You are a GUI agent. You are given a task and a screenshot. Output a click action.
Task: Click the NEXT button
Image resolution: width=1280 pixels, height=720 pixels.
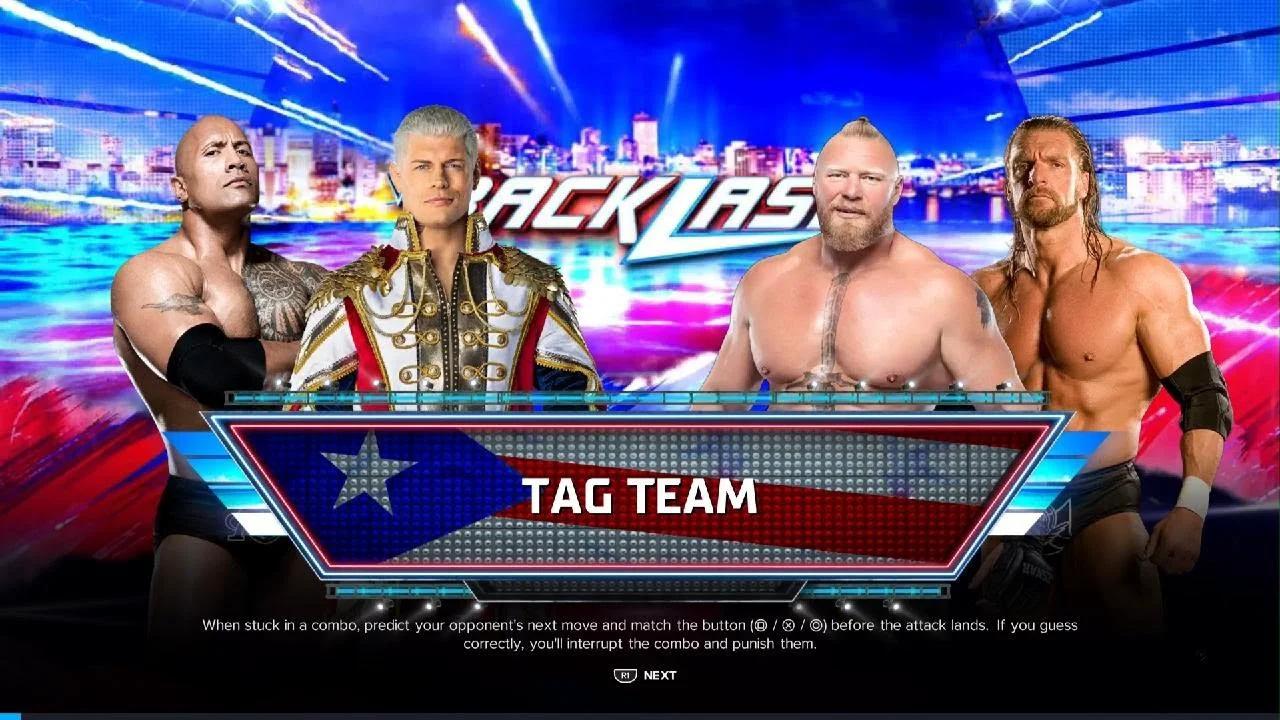(660, 675)
